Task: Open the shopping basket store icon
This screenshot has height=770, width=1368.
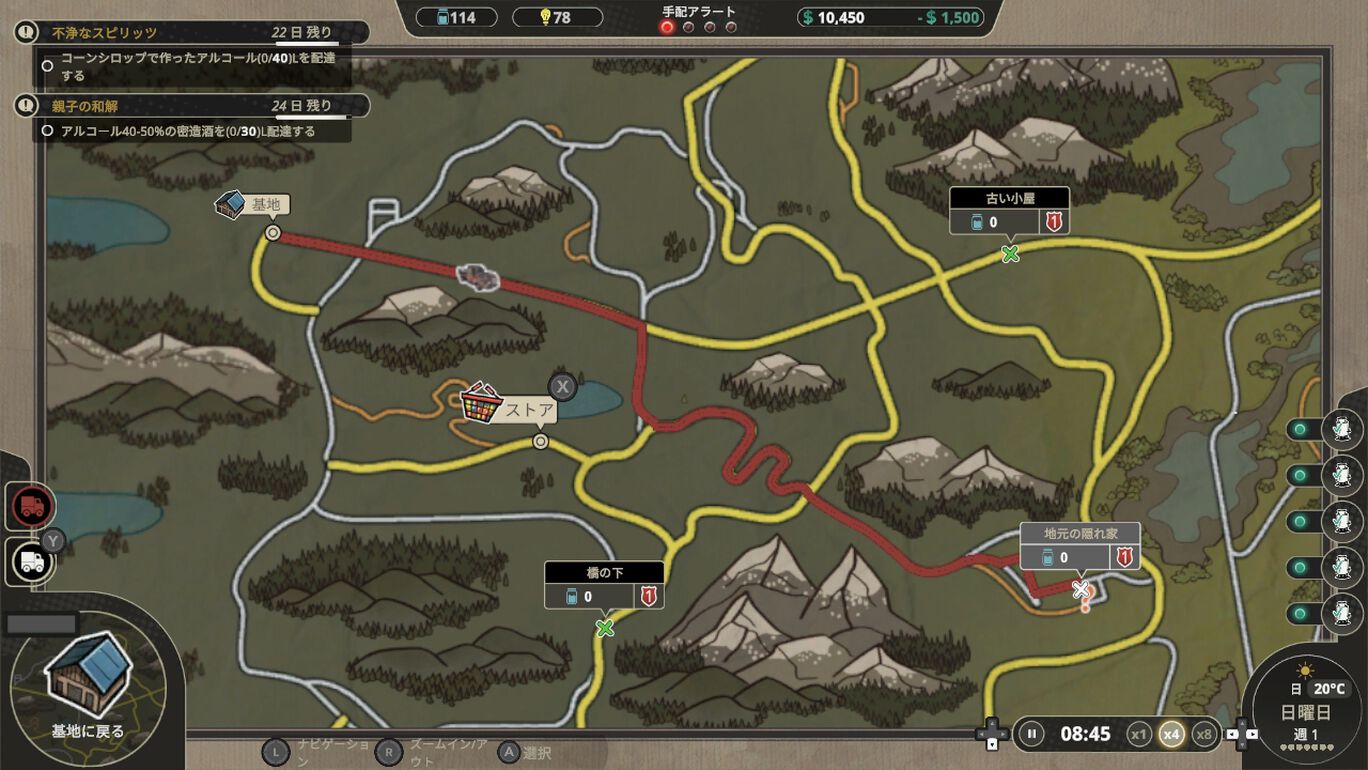Action: [481, 403]
